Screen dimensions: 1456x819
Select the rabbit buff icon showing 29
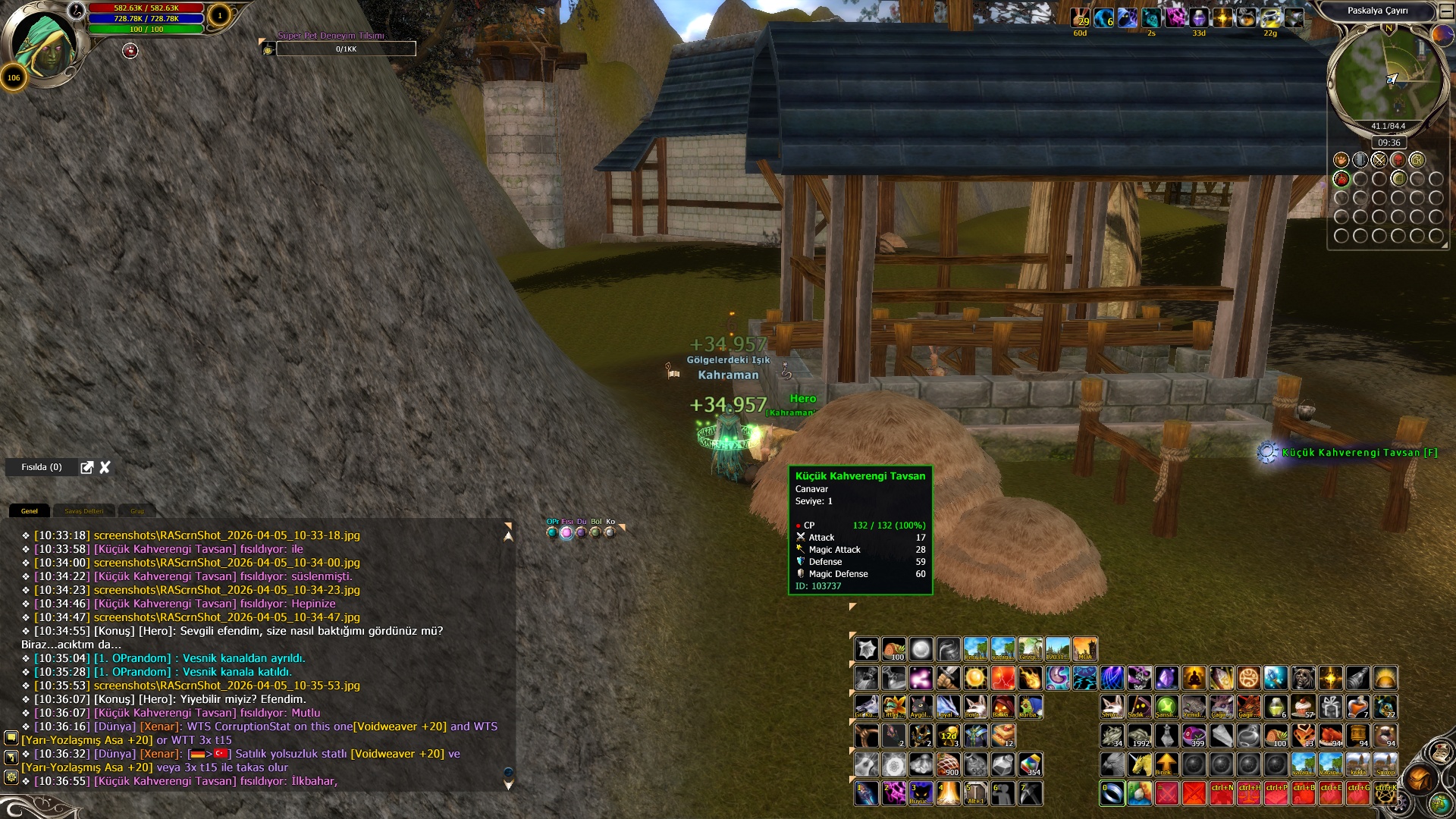click(1080, 18)
